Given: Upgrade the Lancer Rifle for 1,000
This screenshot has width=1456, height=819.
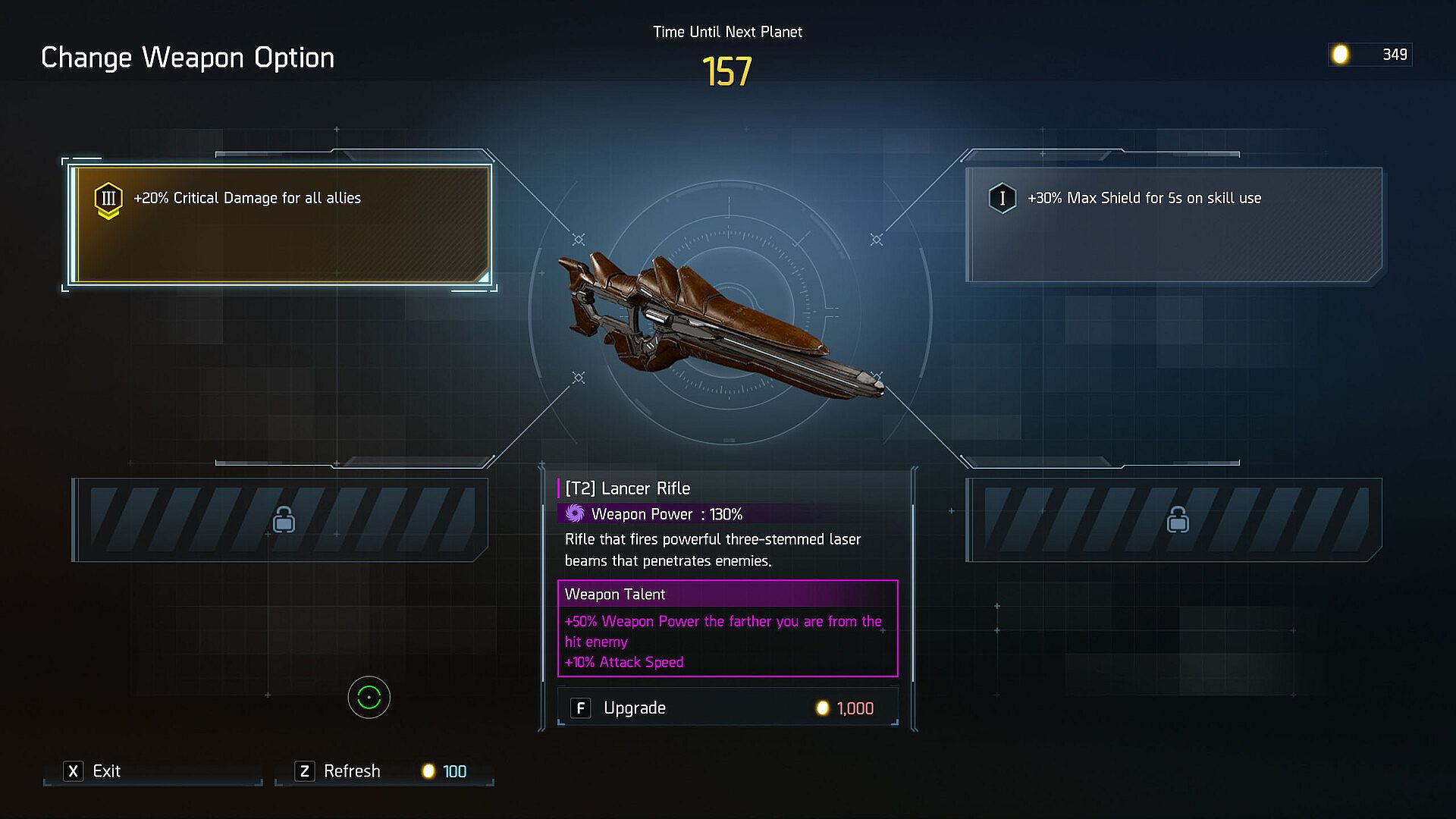Looking at the screenshot, I should [x=727, y=708].
